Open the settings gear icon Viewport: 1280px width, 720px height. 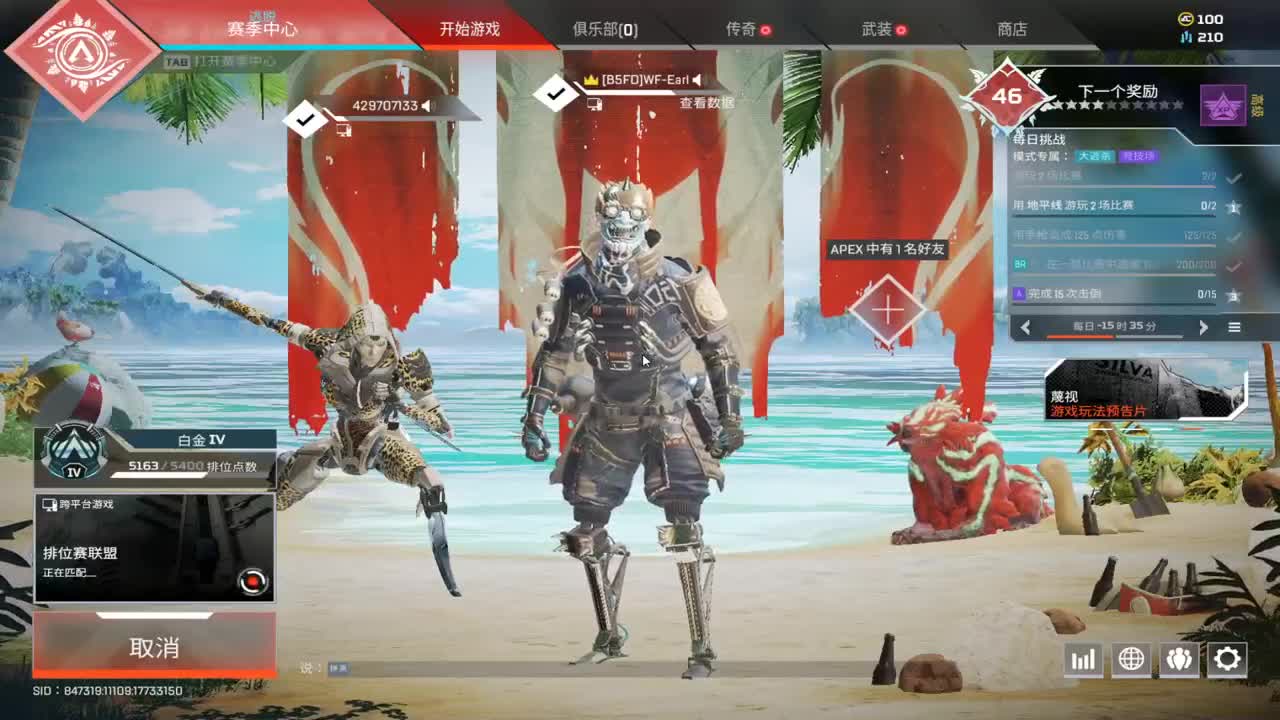tap(1228, 659)
